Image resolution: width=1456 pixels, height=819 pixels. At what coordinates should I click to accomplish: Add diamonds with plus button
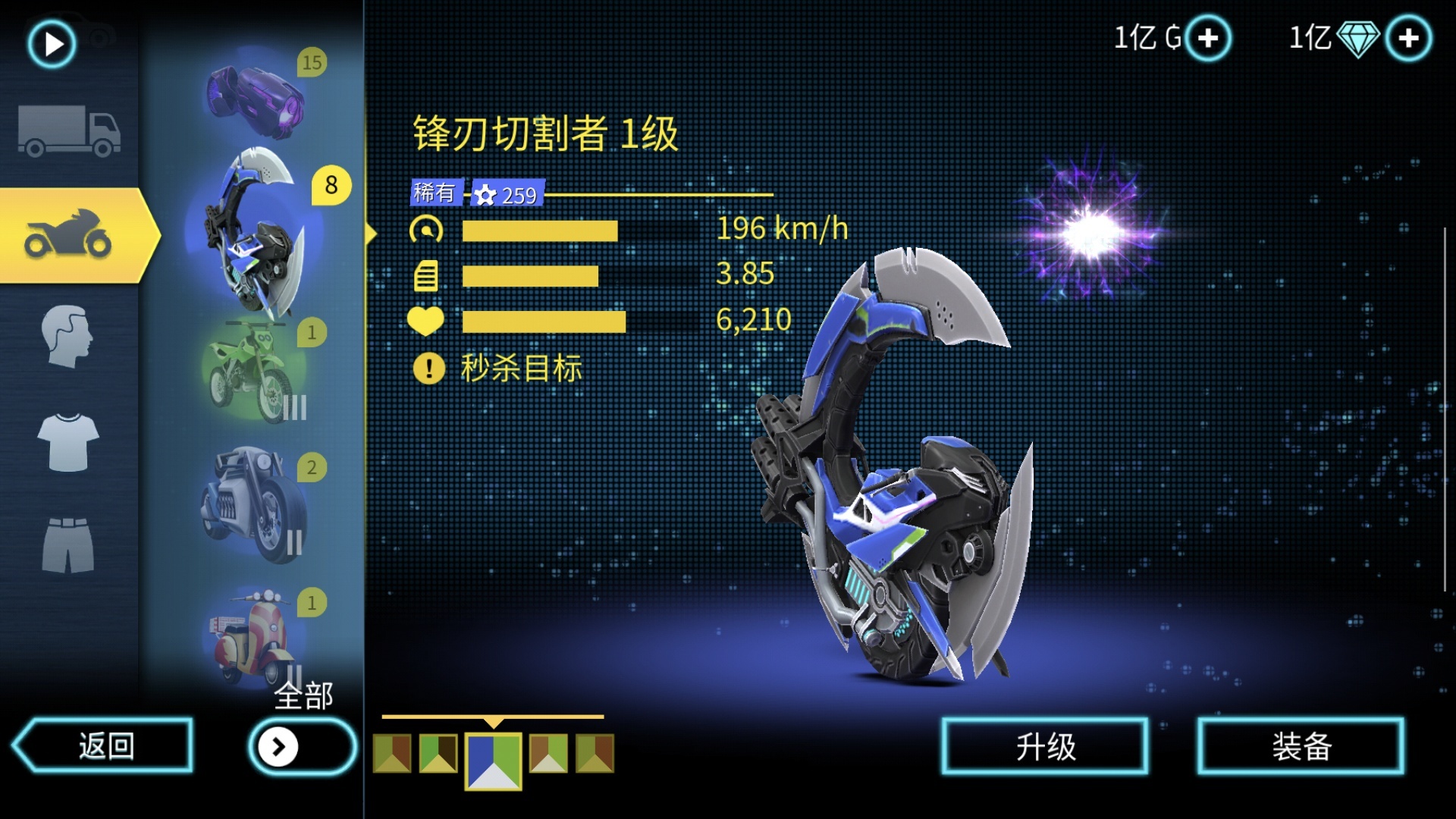(x=1408, y=38)
